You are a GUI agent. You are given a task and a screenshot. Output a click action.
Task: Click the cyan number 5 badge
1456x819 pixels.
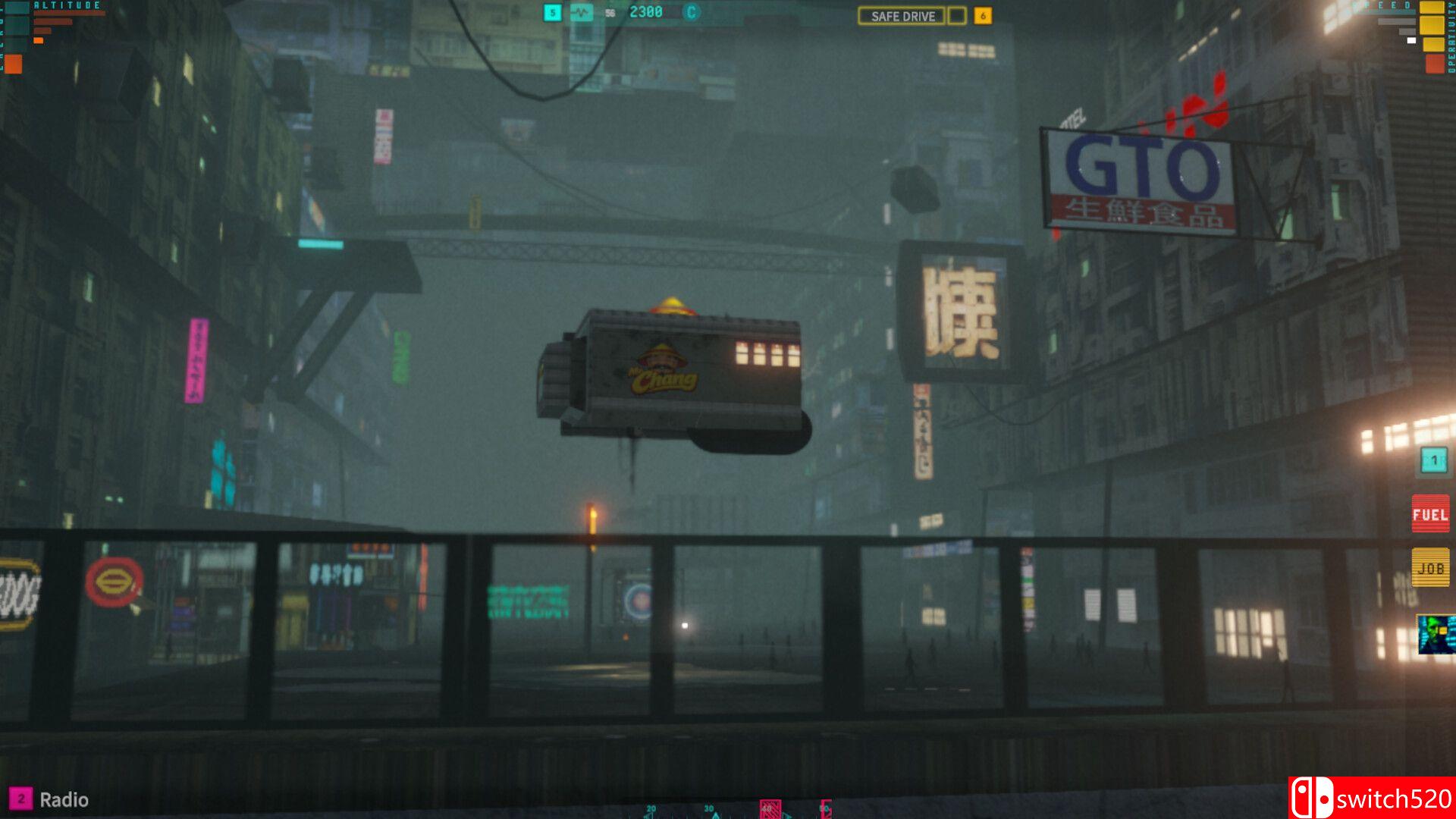tap(553, 12)
